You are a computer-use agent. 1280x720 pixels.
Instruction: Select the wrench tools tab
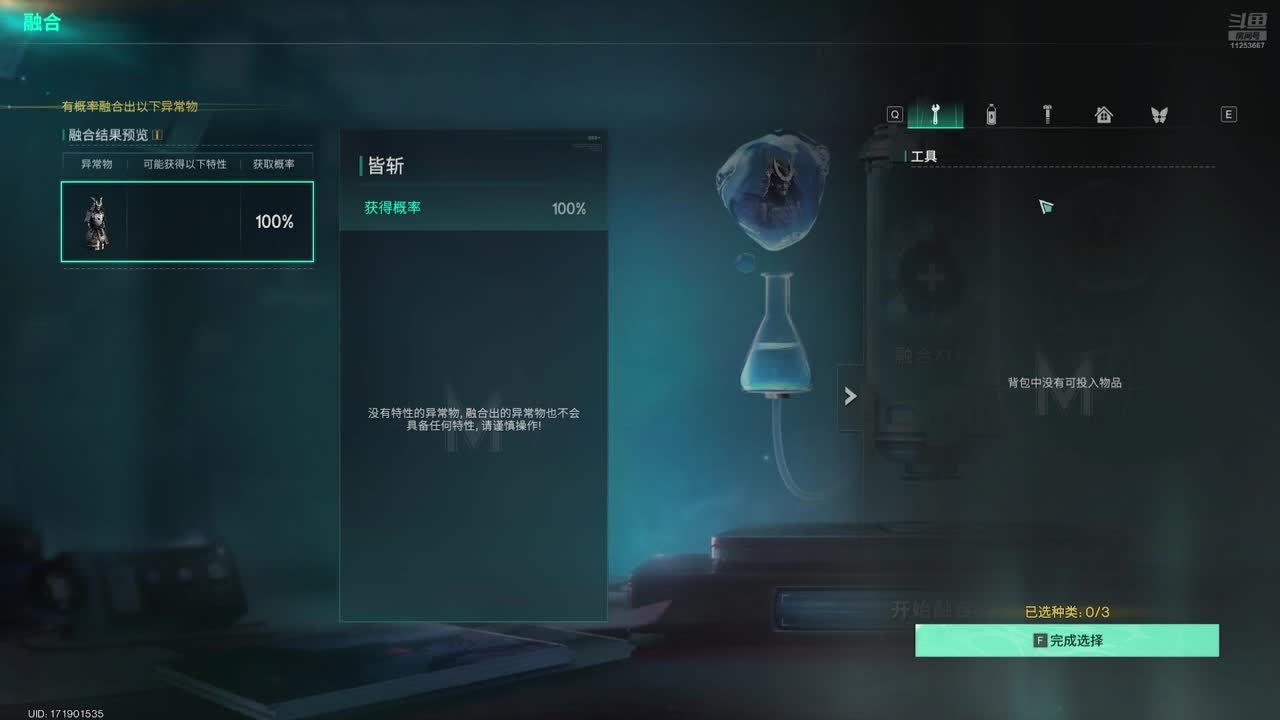coord(935,114)
